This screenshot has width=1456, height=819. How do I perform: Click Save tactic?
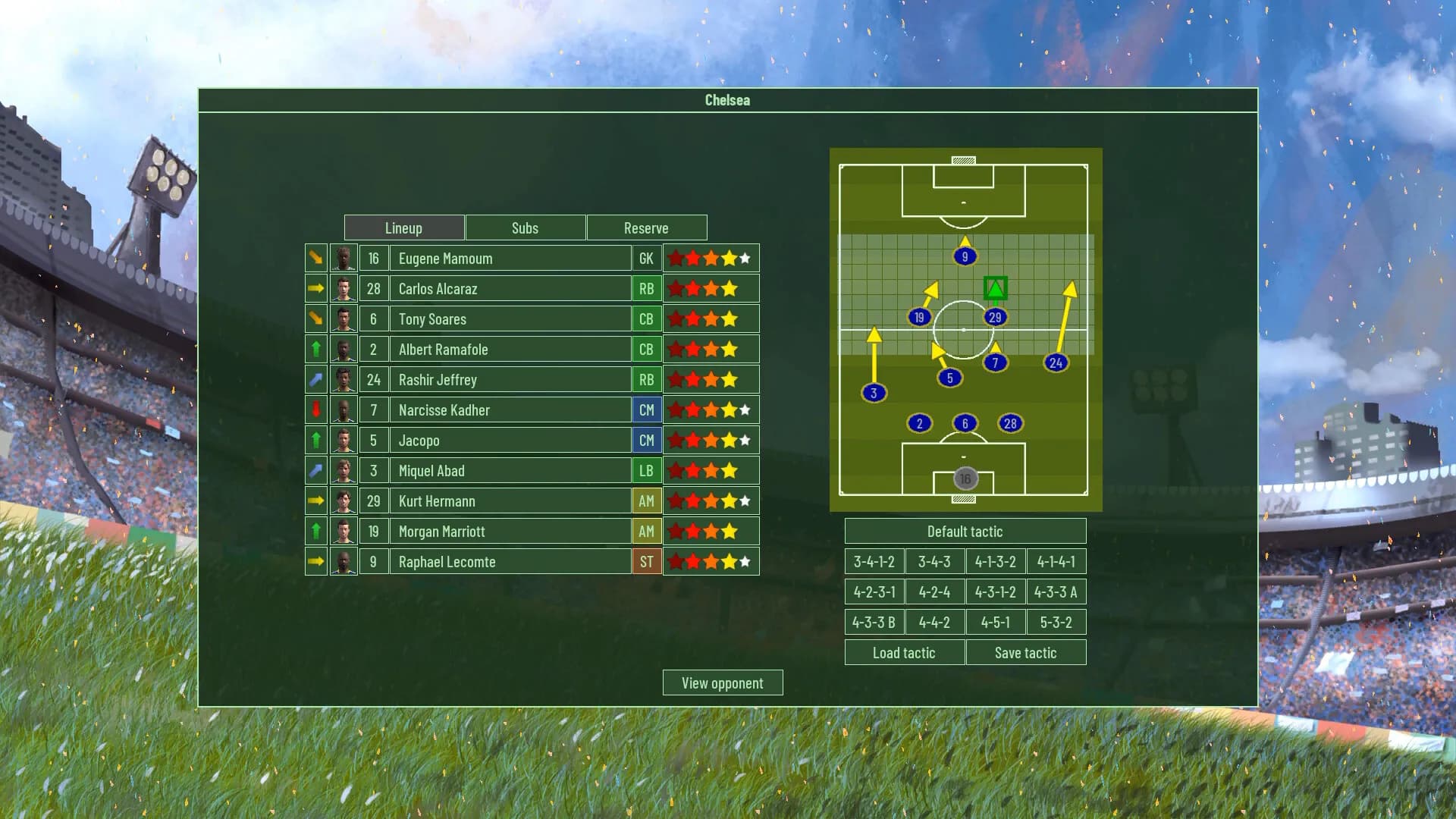point(1026,652)
